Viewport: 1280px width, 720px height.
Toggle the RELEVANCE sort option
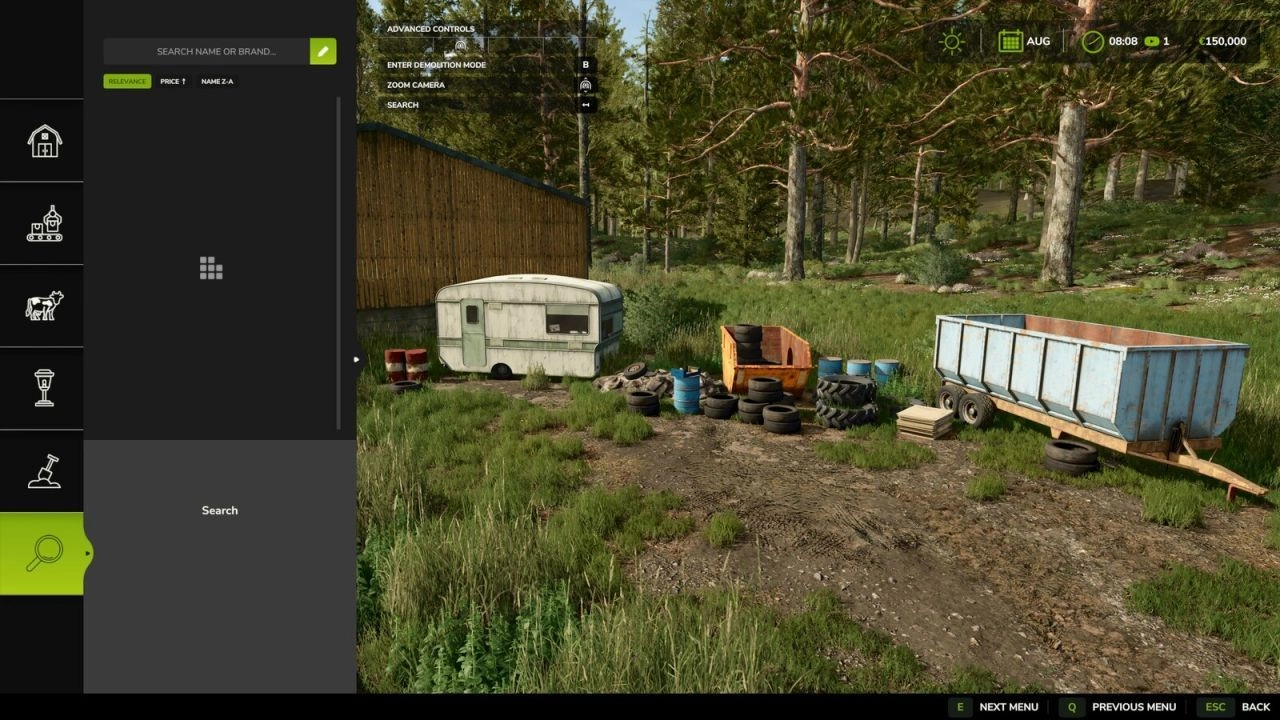tap(127, 81)
